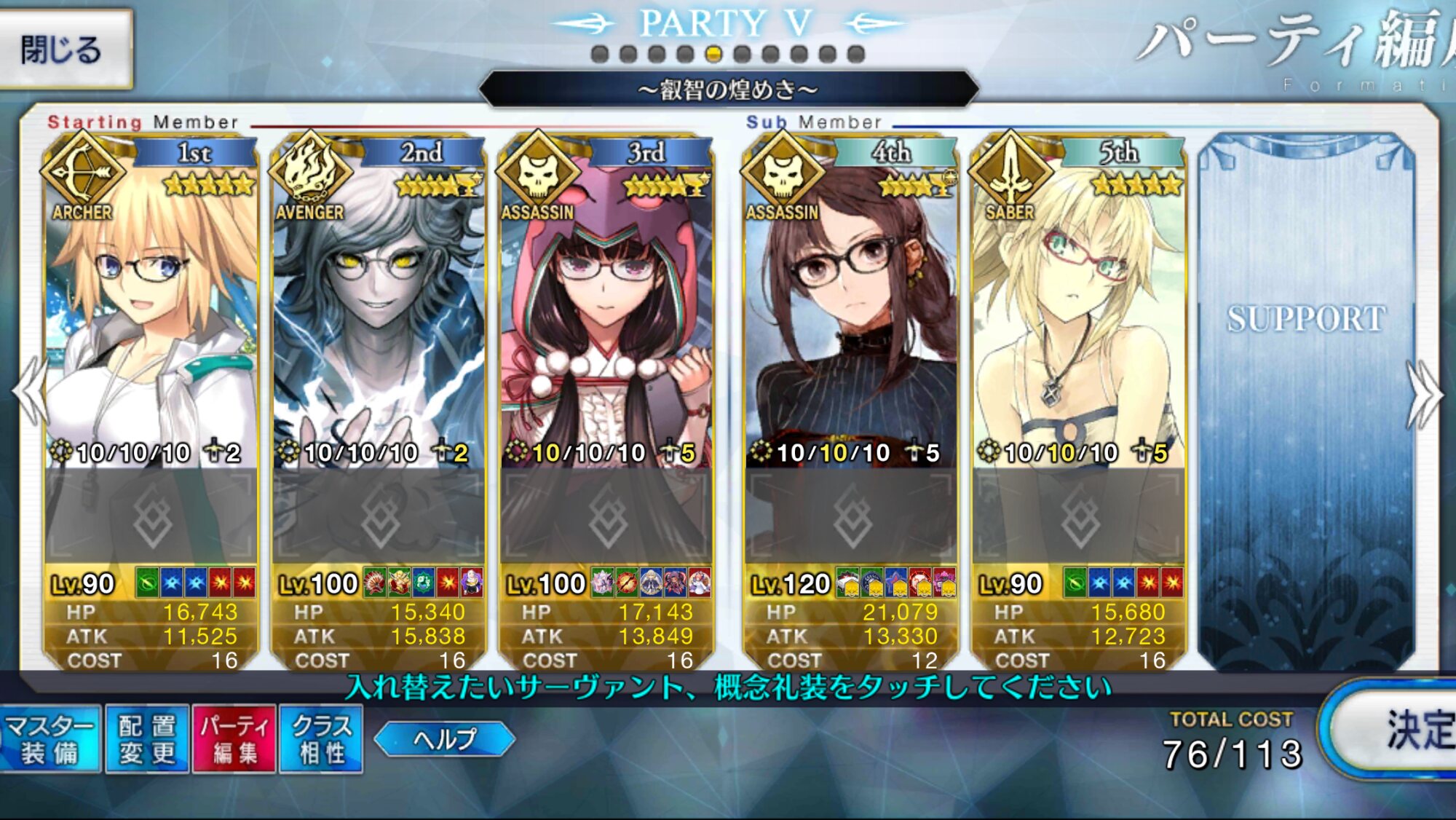The width and height of the screenshot is (1456, 820).
Task: Select the Archer's empty craft essence slot
Action: 151,517
